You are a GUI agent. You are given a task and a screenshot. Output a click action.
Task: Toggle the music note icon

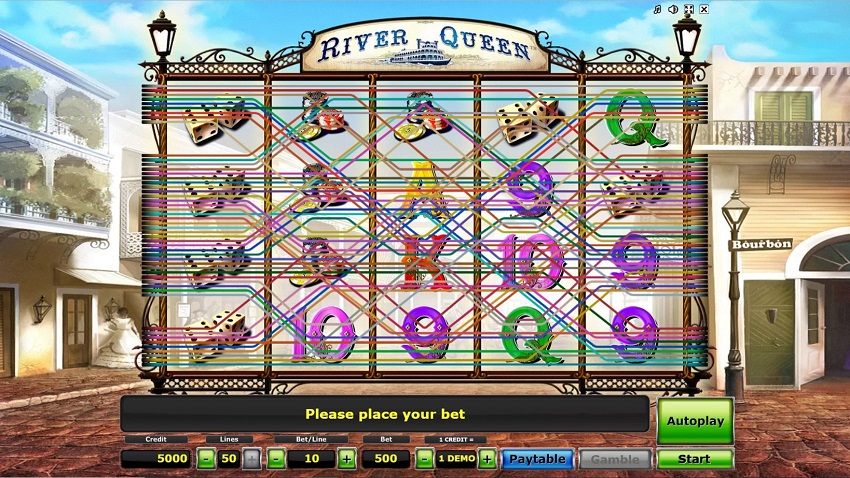657,10
